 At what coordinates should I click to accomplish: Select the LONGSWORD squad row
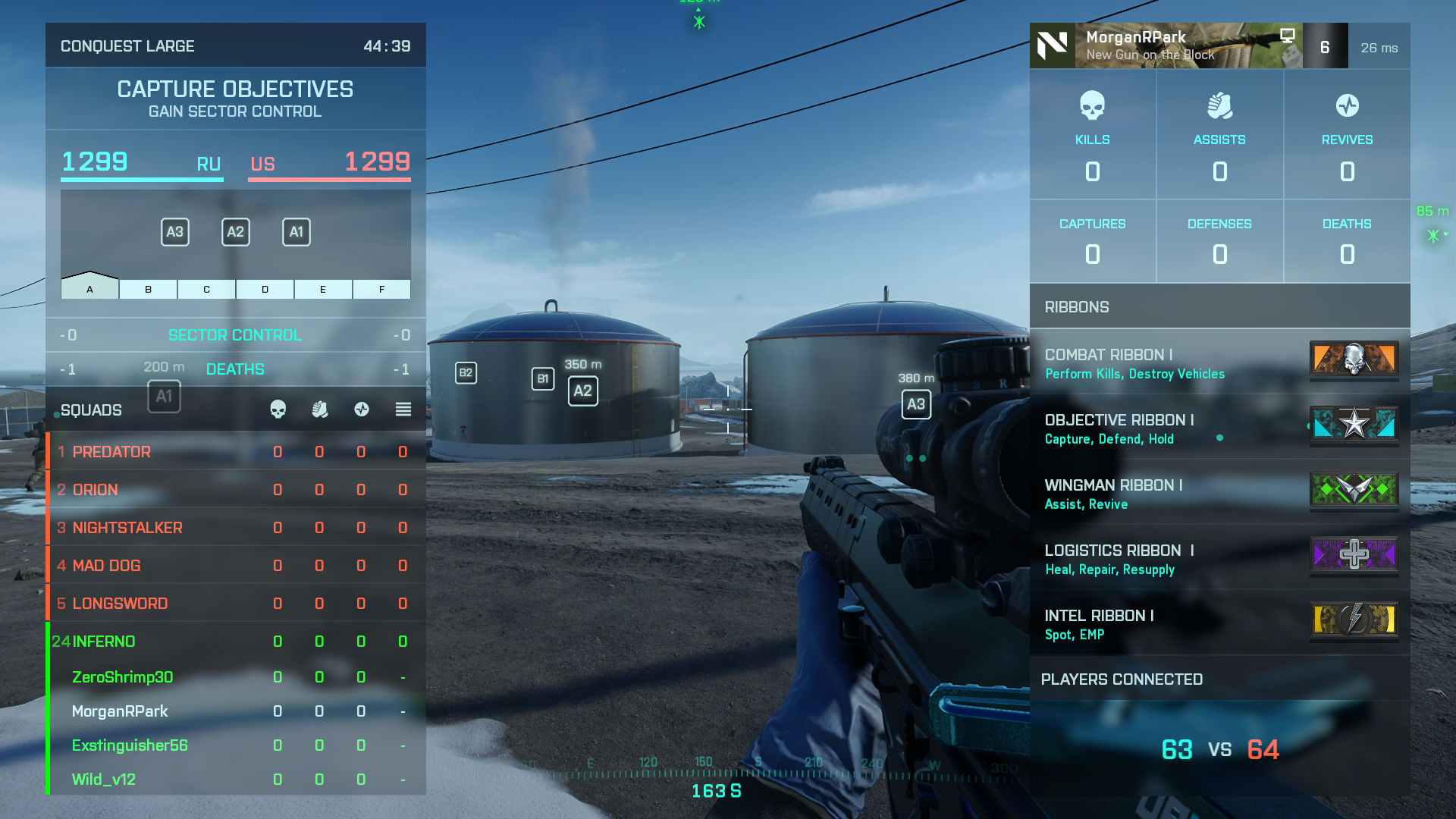coord(235,604)
